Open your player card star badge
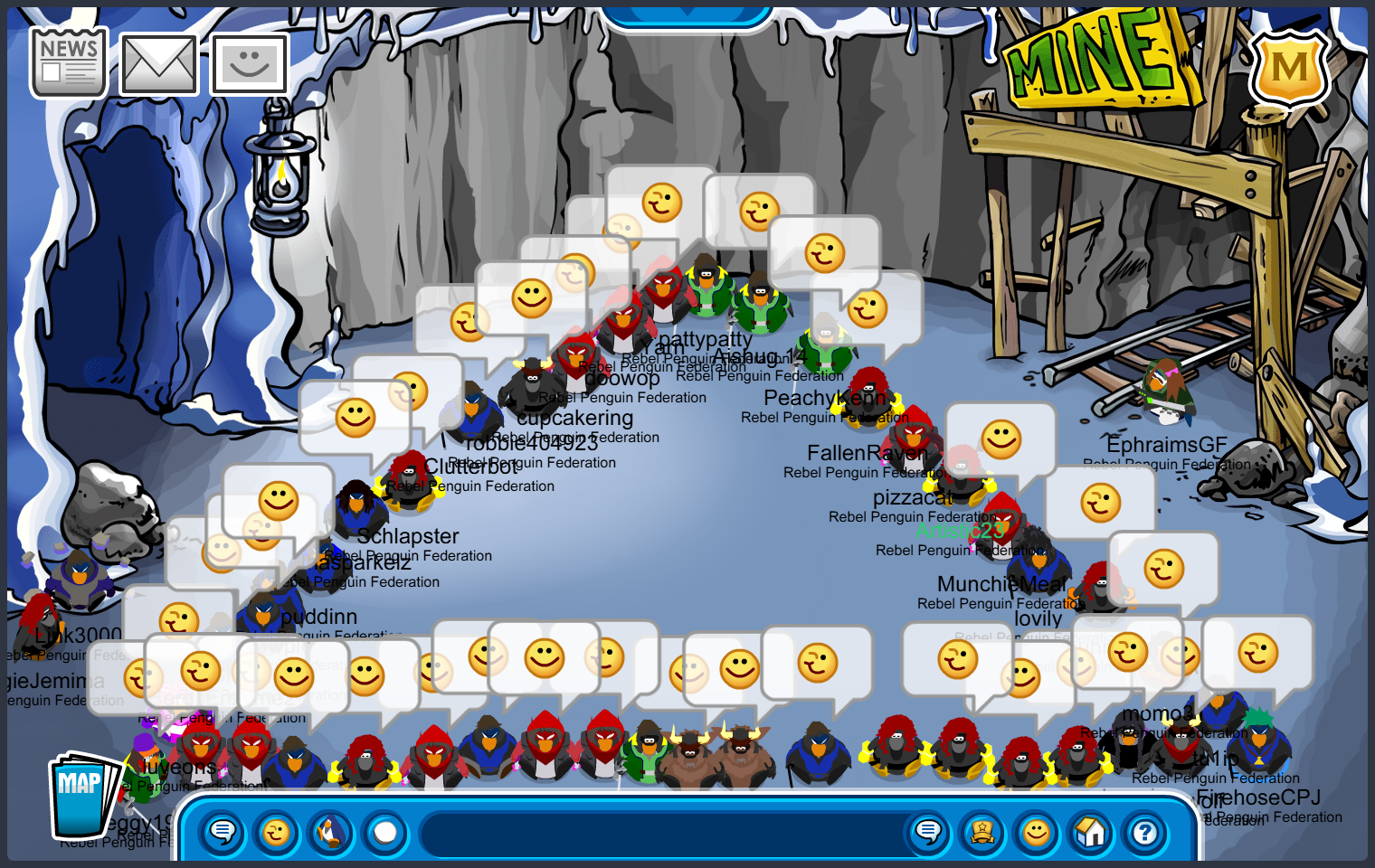The height and width of the screenshot is (868, 1375). click(982, 832)
